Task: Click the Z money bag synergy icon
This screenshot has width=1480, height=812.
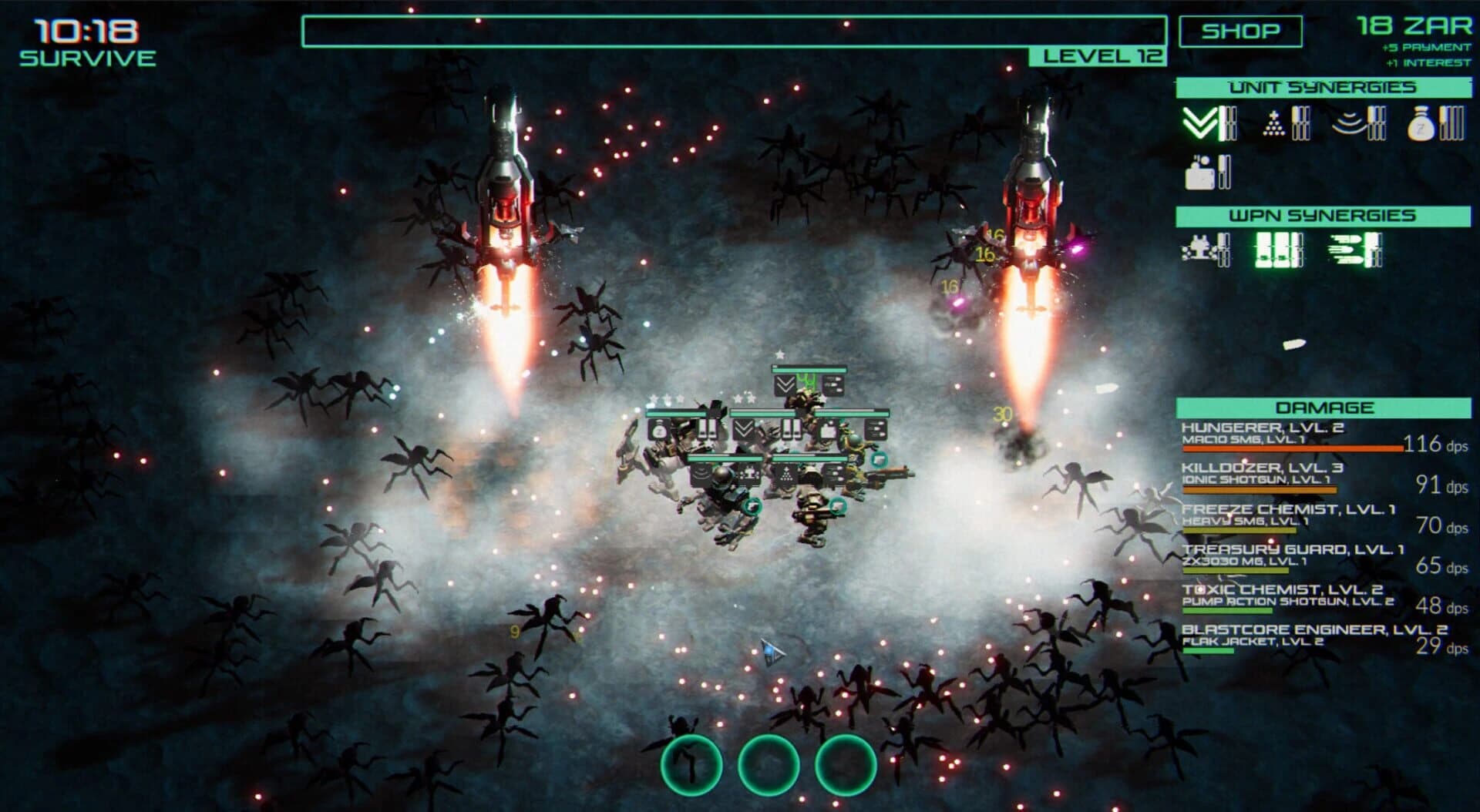Action: [1421, 125]
